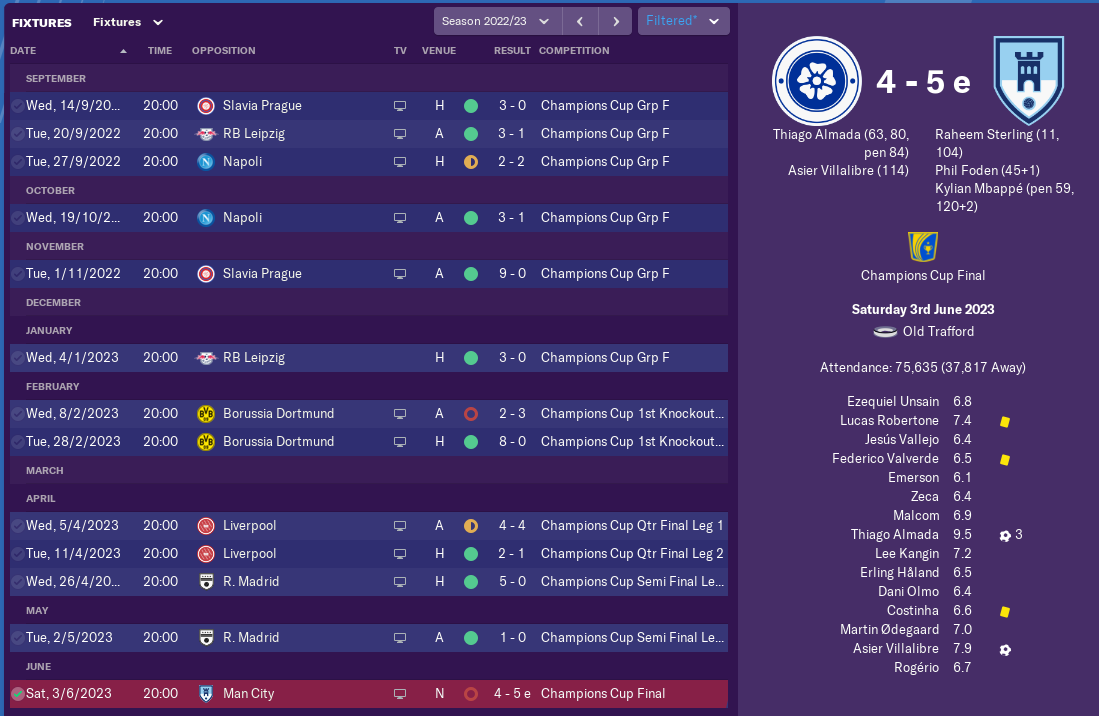Go to the next season arrow
The width and height of the screenshot is (1099, 716).
(616, 21)
